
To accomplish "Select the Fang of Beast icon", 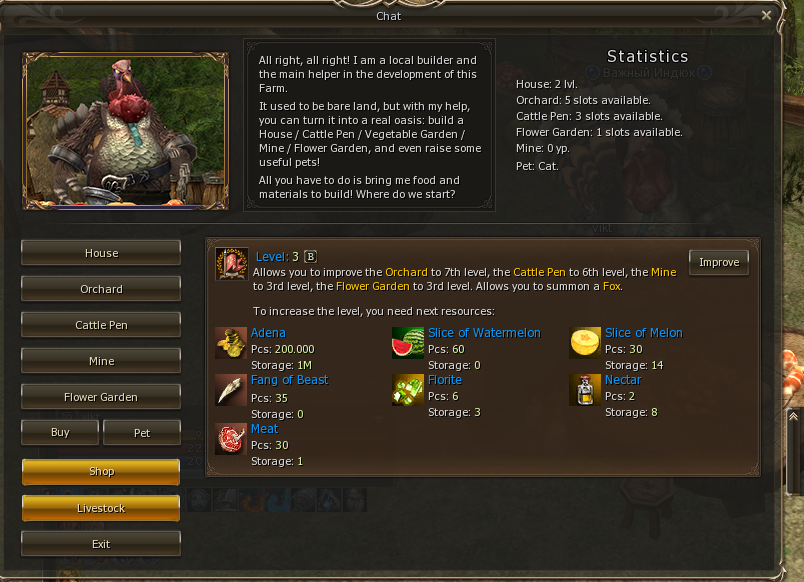I will (x=231, y=389).
